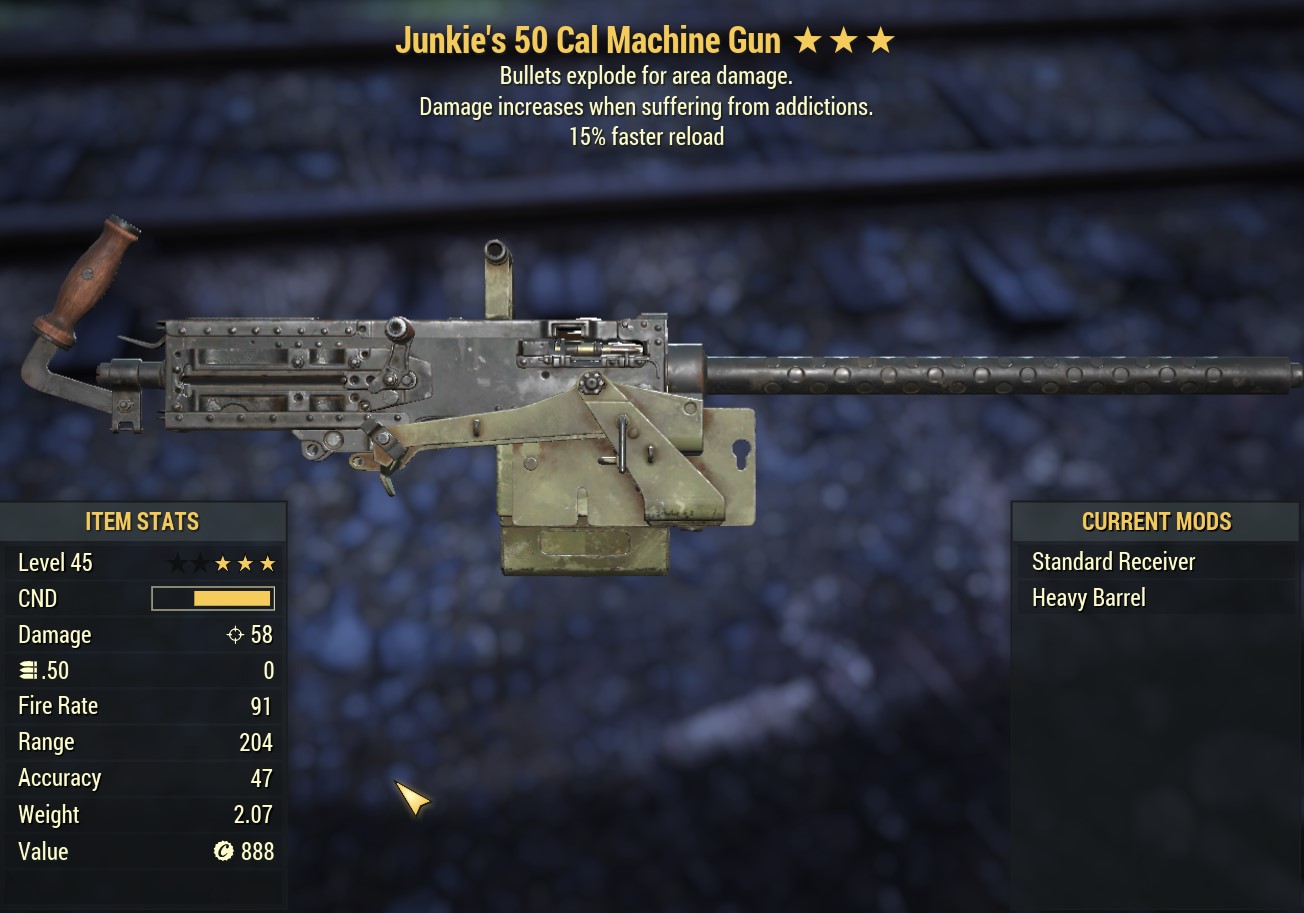Click the first gold star after the weapon name
The image size is (1304, 913).
click(806, 40)
